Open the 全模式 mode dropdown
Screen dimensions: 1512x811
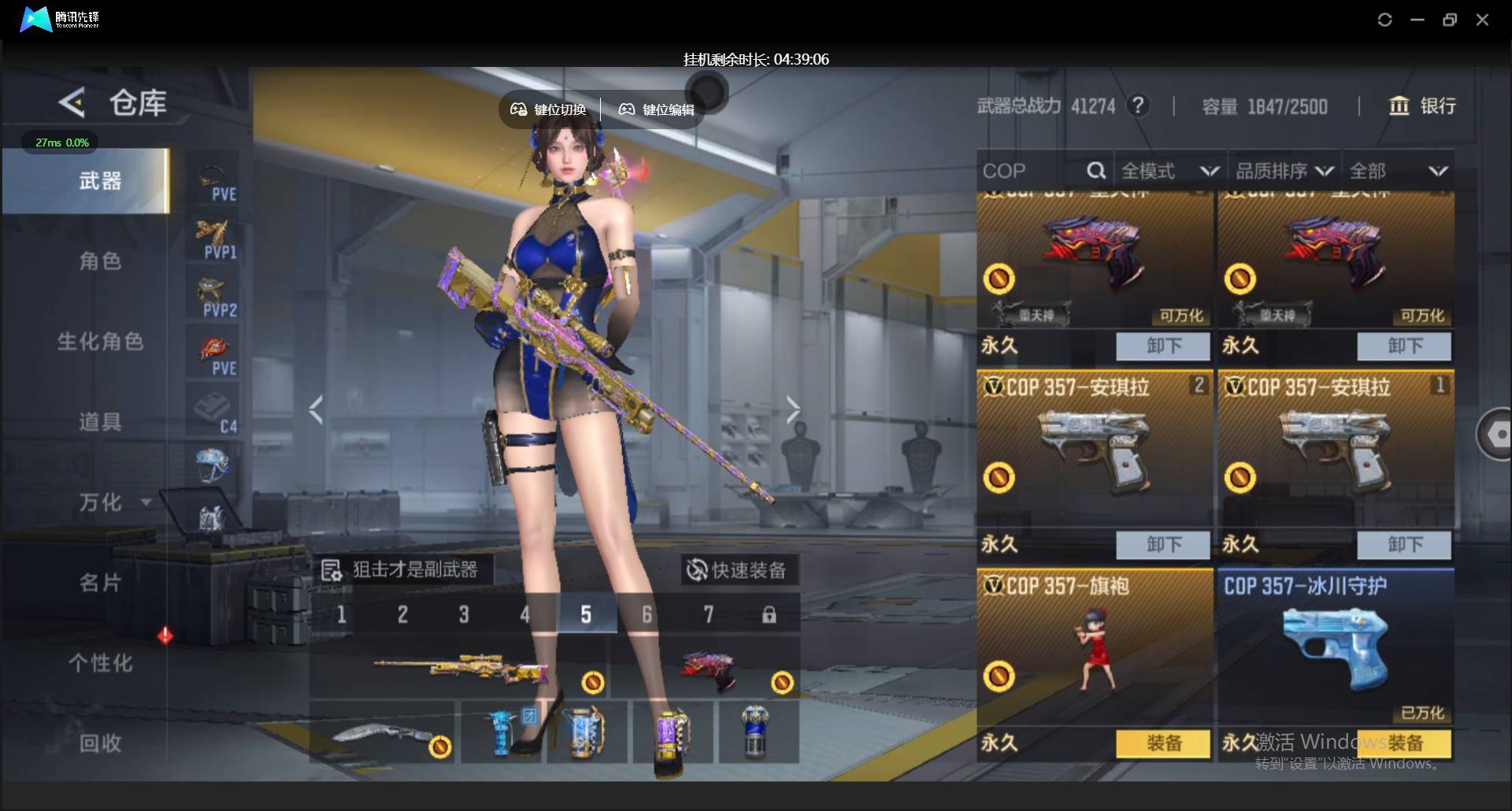[1169, 171]
